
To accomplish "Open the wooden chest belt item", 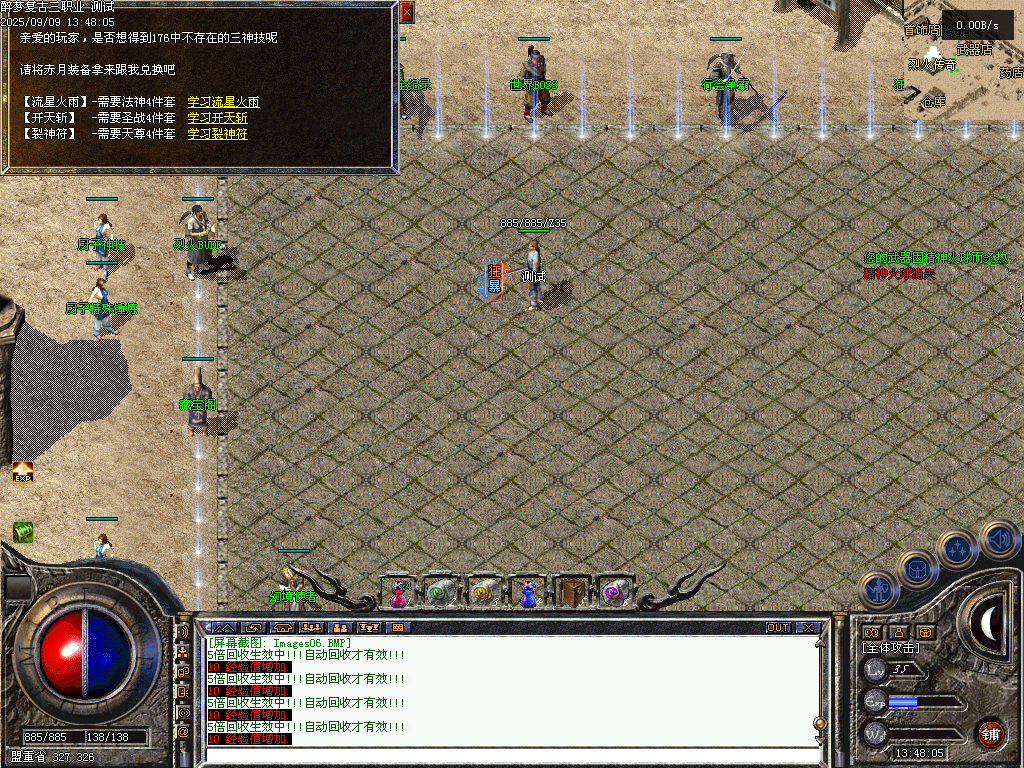I will (570, 593).
